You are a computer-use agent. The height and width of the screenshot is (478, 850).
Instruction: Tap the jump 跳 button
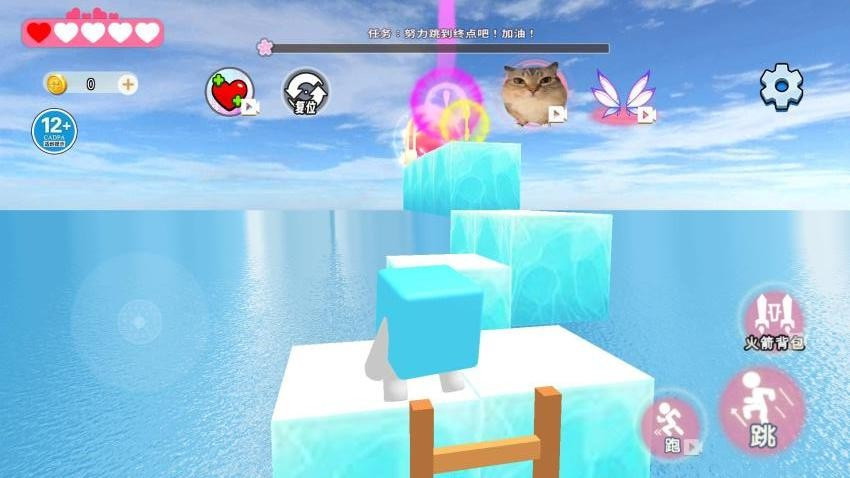[762, 410]
